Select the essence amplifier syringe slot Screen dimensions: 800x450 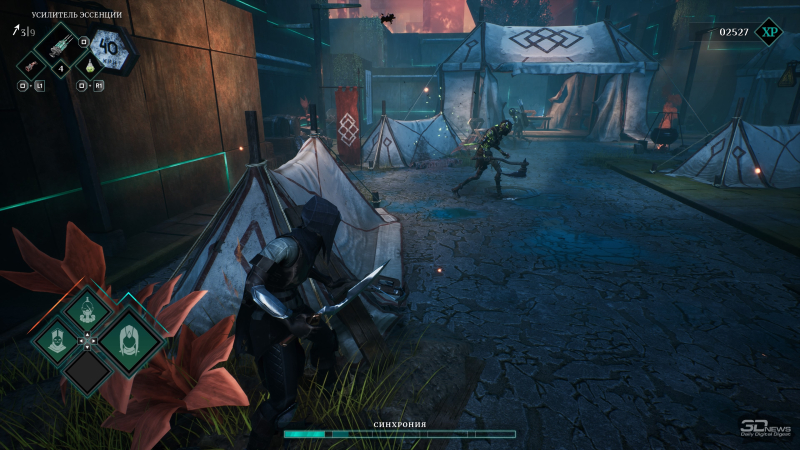click(x=58, y=45)
